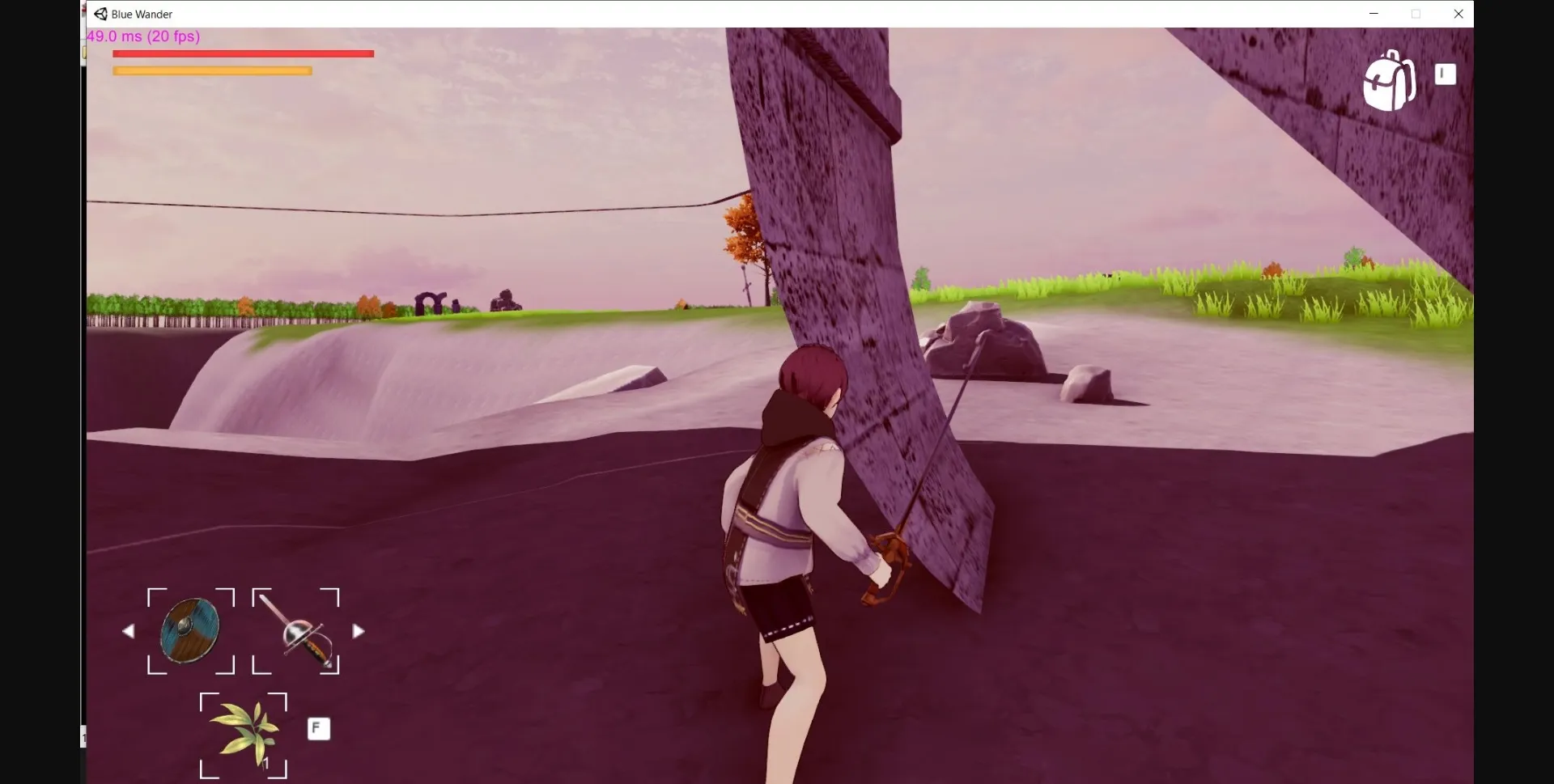Click the item count badge on the plant

(267, 764)
